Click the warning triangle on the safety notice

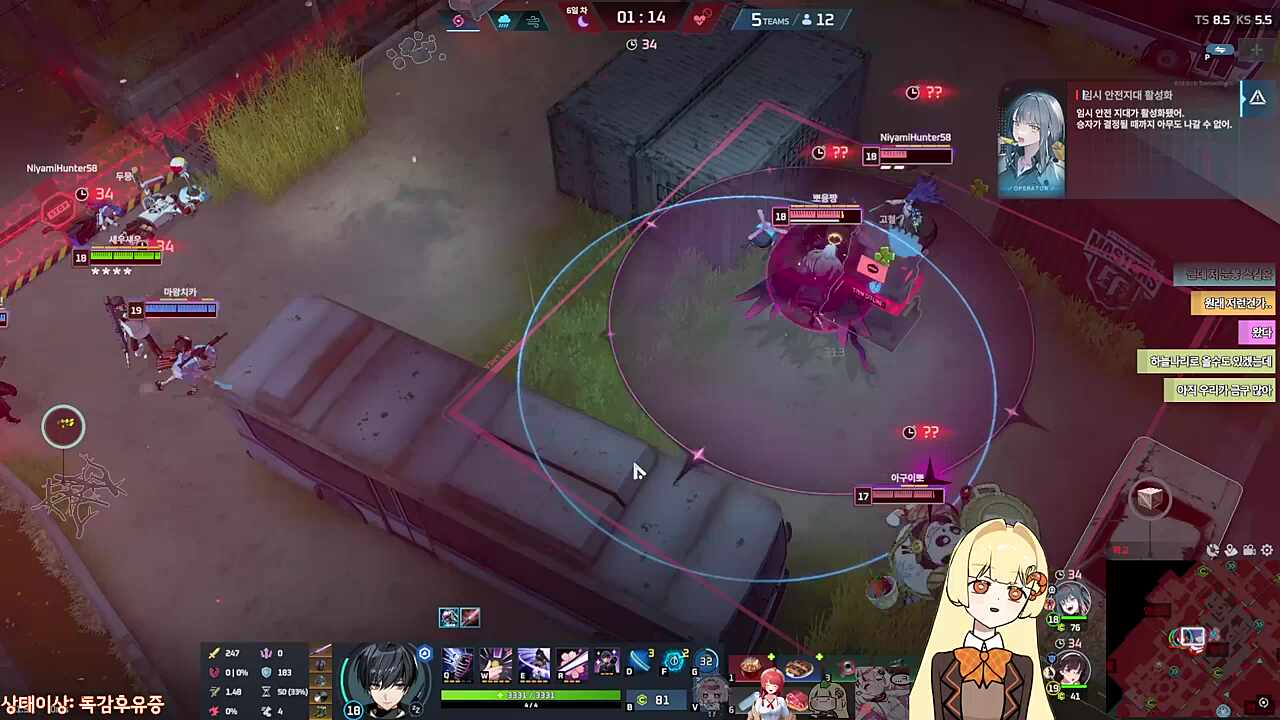[x=1257, y=97]
